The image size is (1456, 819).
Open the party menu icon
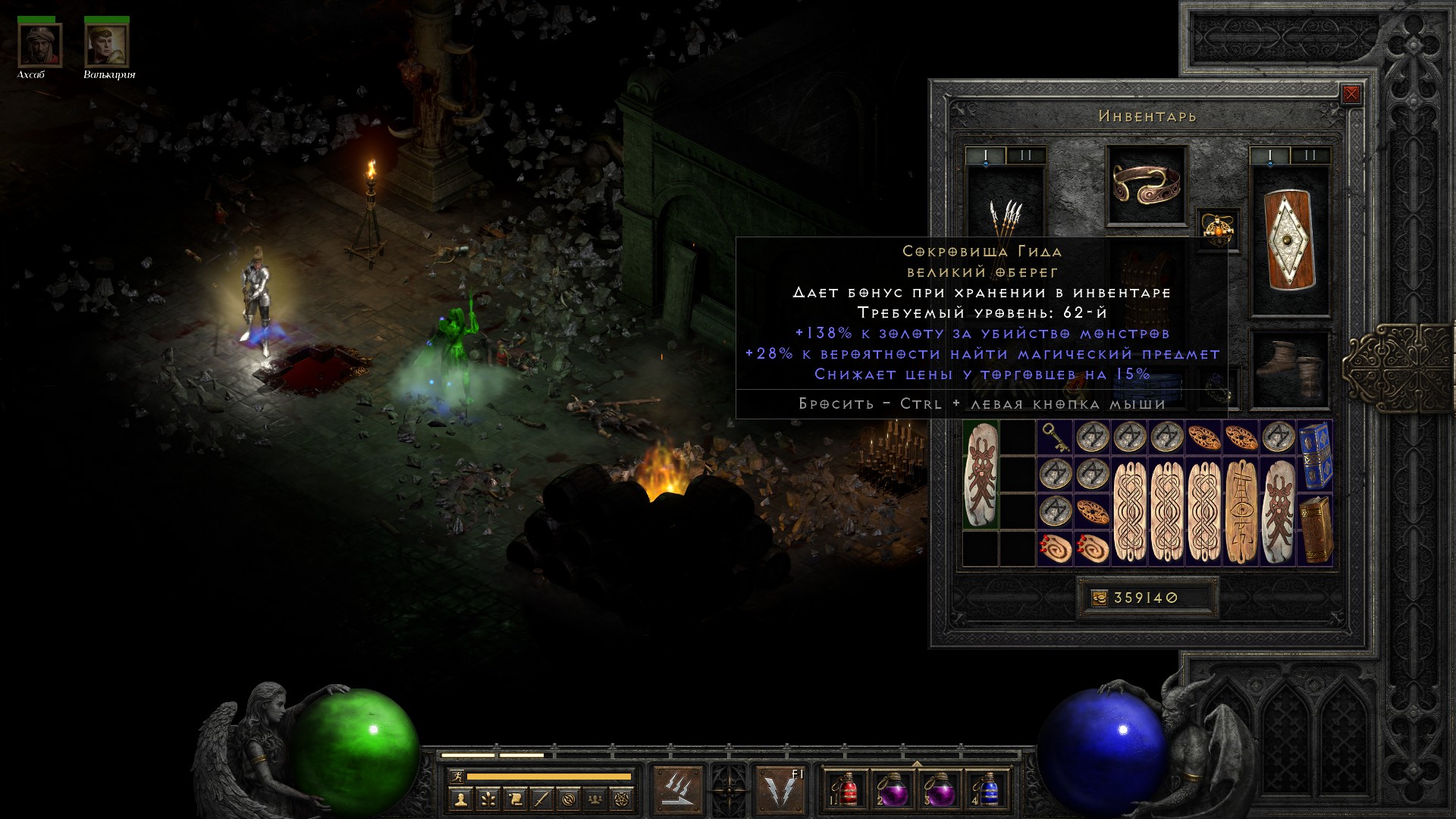(596, 799)
